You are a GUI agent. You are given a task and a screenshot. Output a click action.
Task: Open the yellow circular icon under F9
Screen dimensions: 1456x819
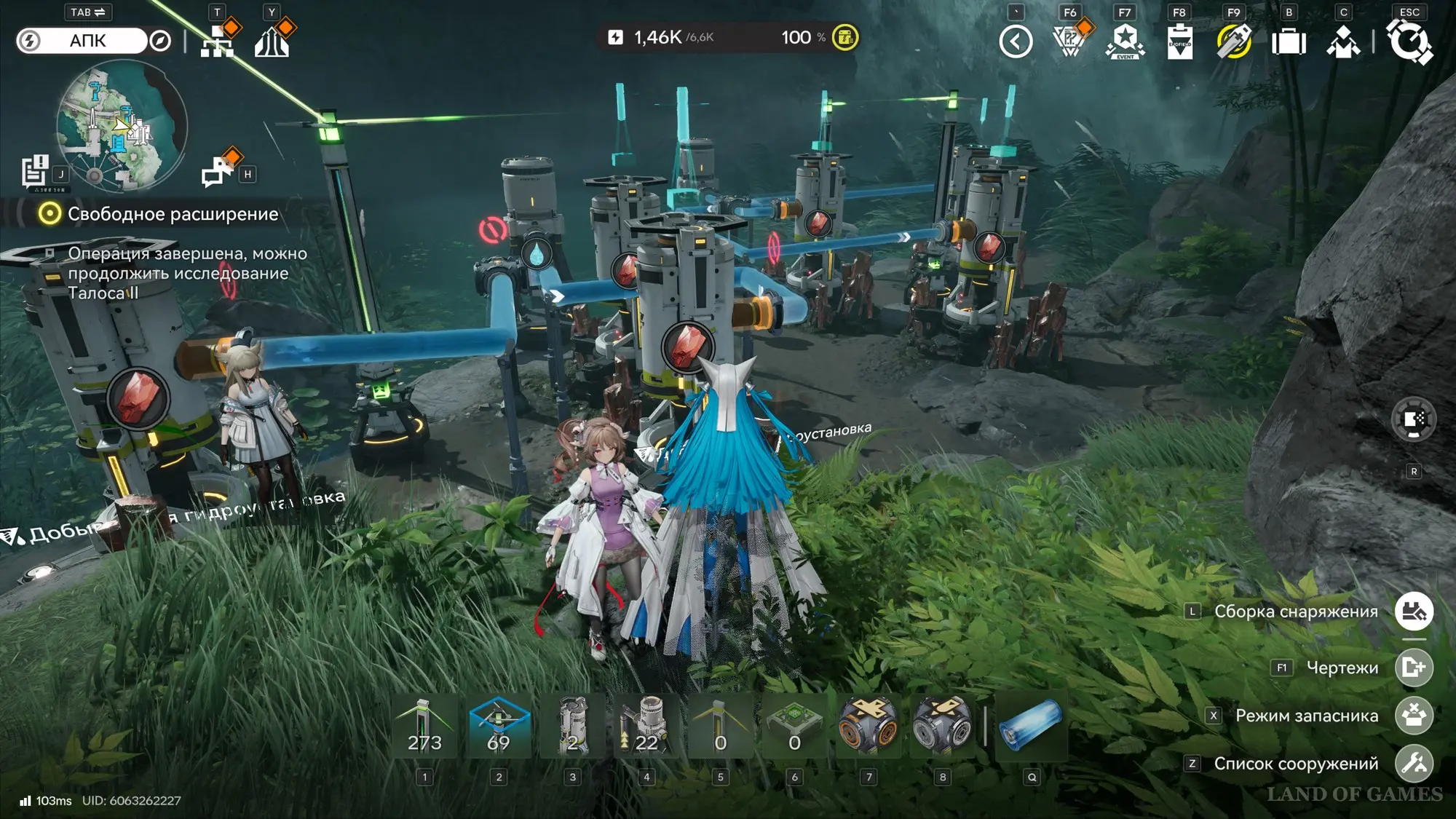coord(1234,41)
